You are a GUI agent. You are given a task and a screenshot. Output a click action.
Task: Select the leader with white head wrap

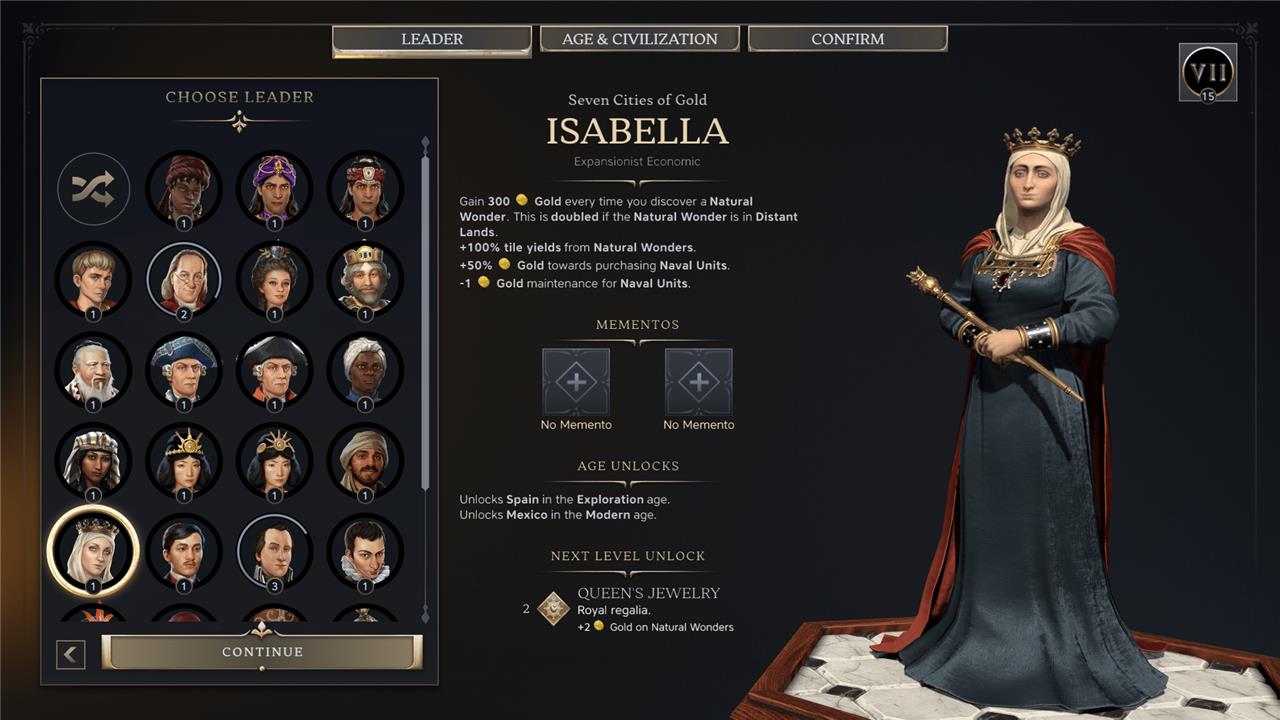(x=365, y=369)
